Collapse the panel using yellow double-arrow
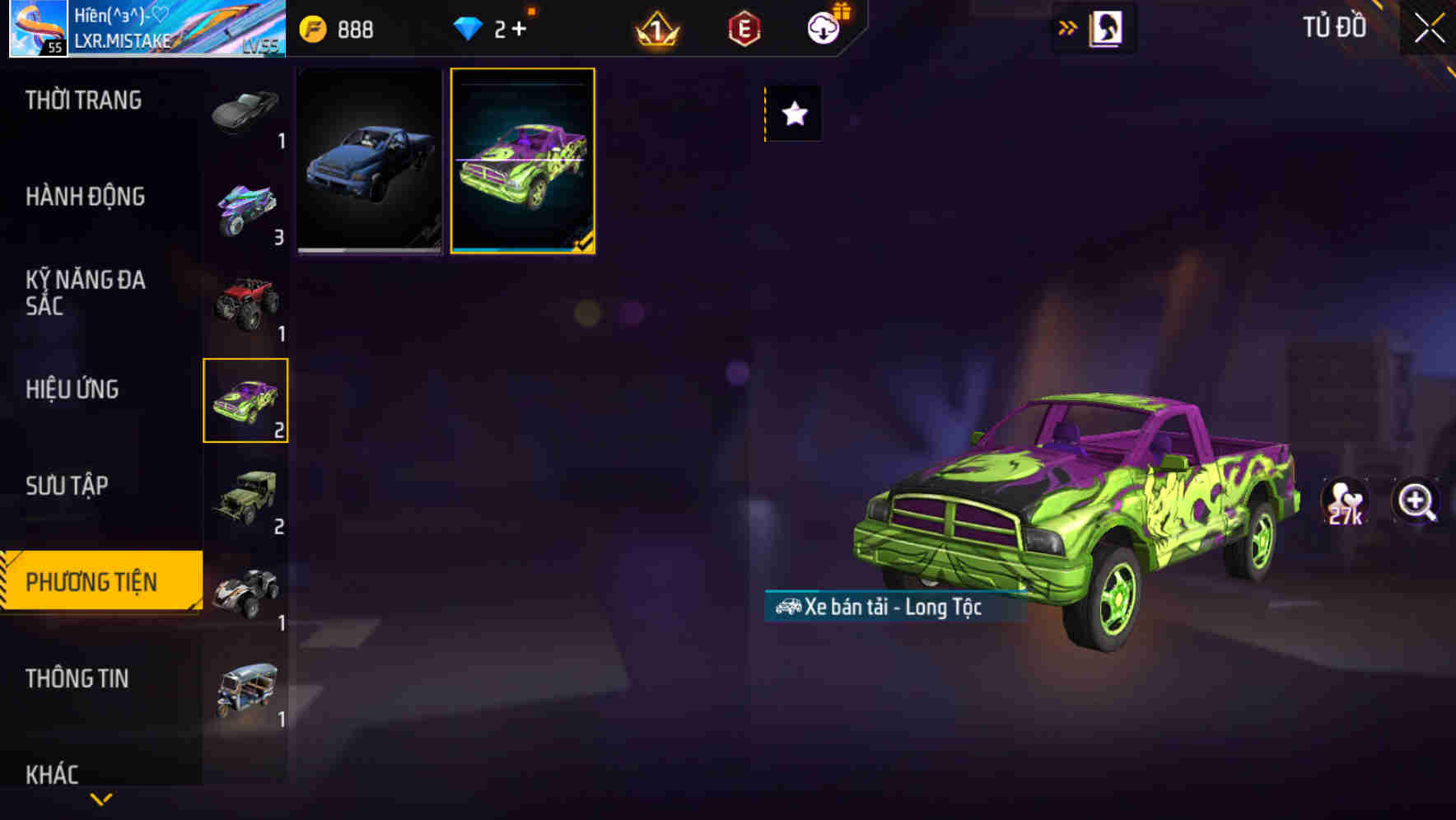Viewport: 1456px width, 820px height. coord(1068,27)
